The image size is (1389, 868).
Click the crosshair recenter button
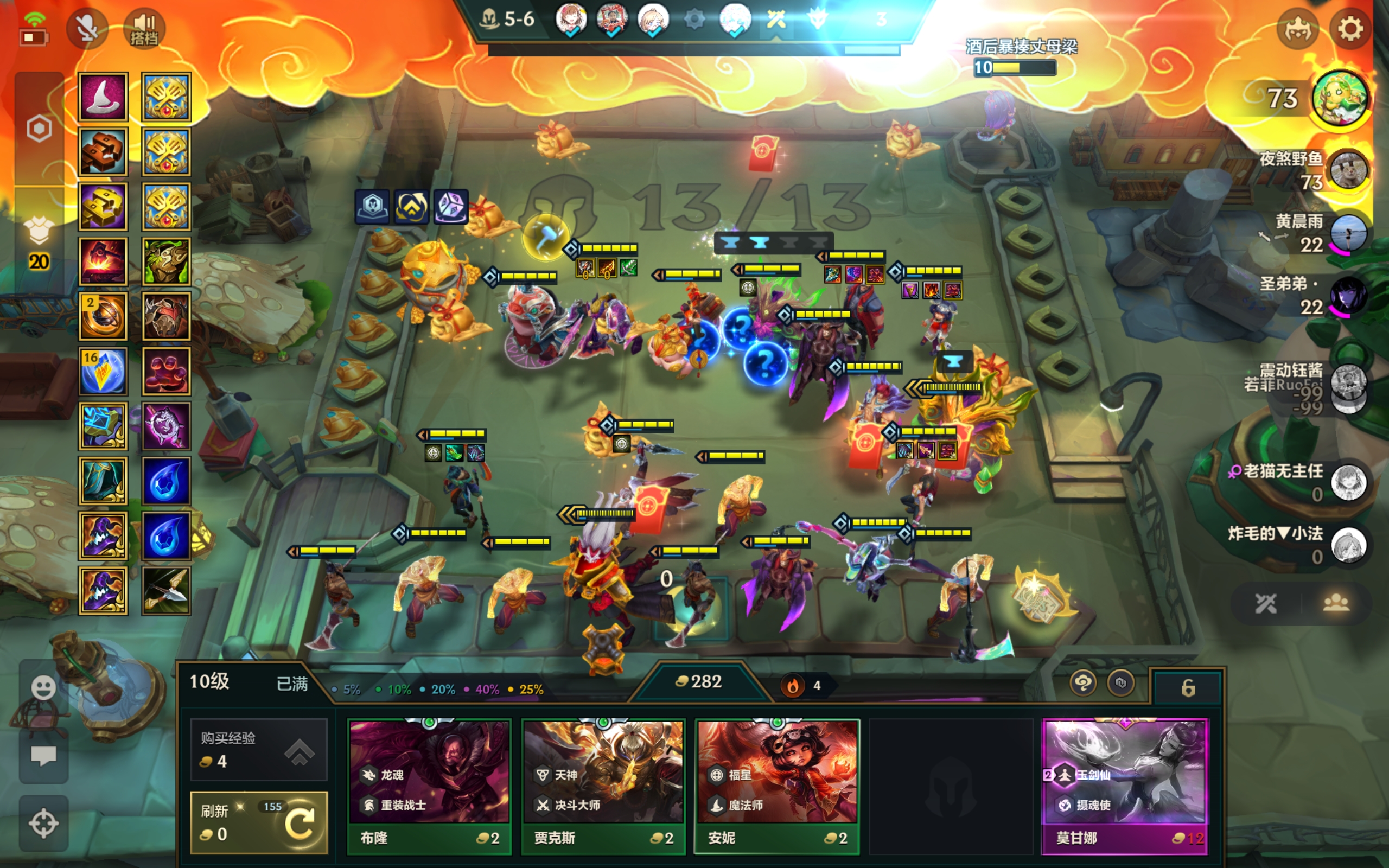(43, 823)
